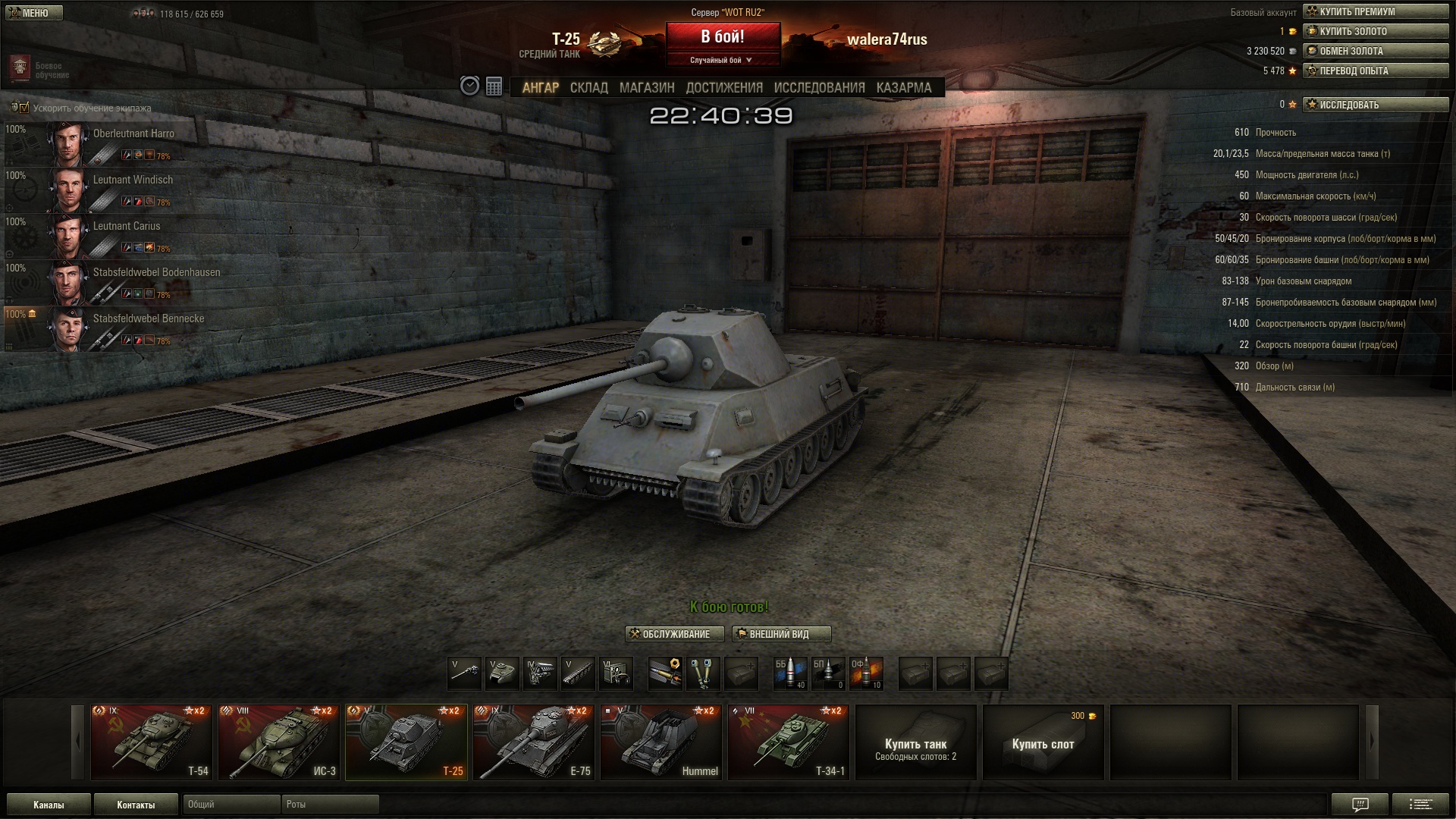Open the Случайный бой battle type dropdown
This screenshot has height=819, width=1456.
click(x=722, y=60)
